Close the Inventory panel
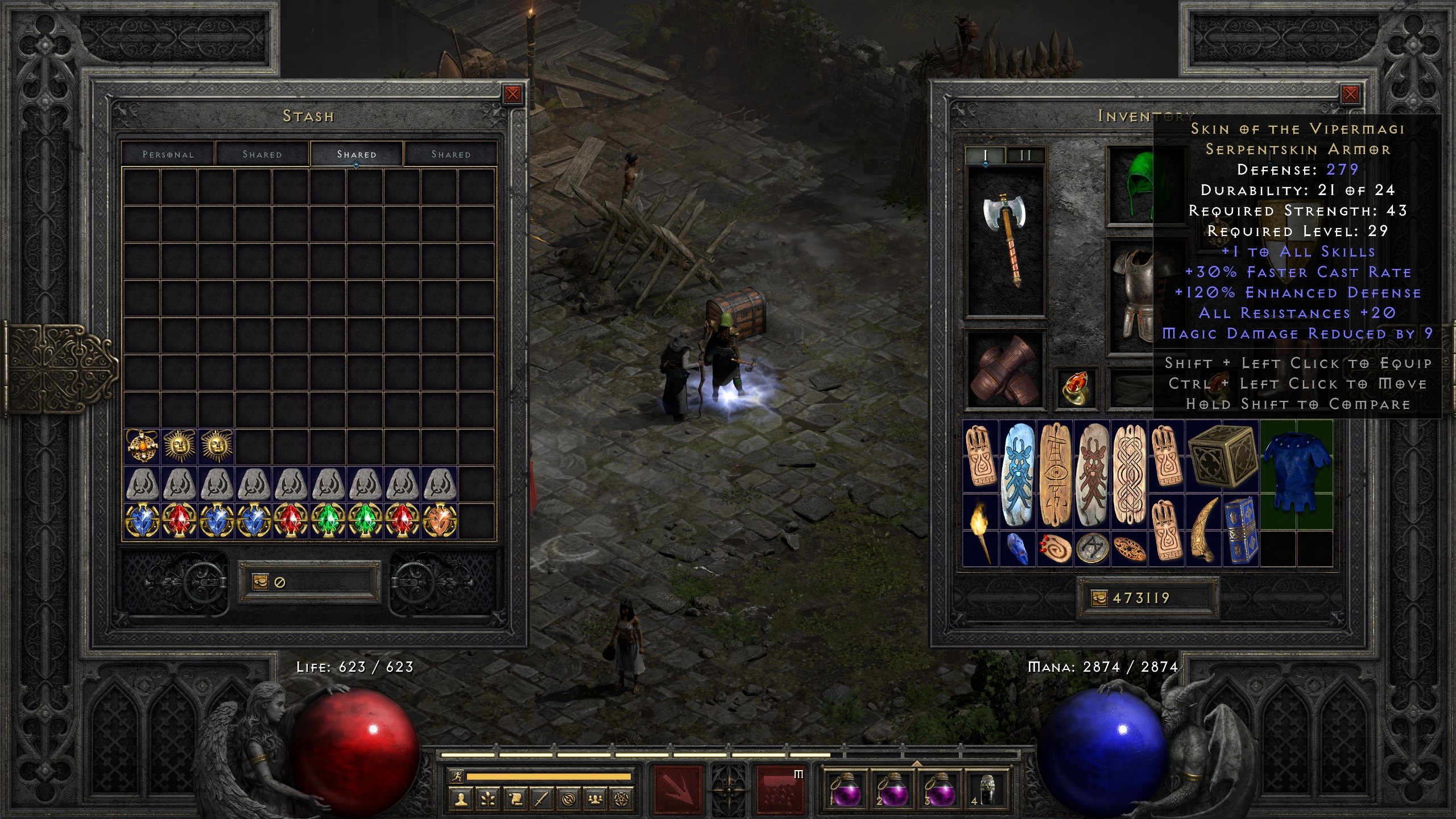This screenshot has width=1456, height=819. click(1350, 94)
